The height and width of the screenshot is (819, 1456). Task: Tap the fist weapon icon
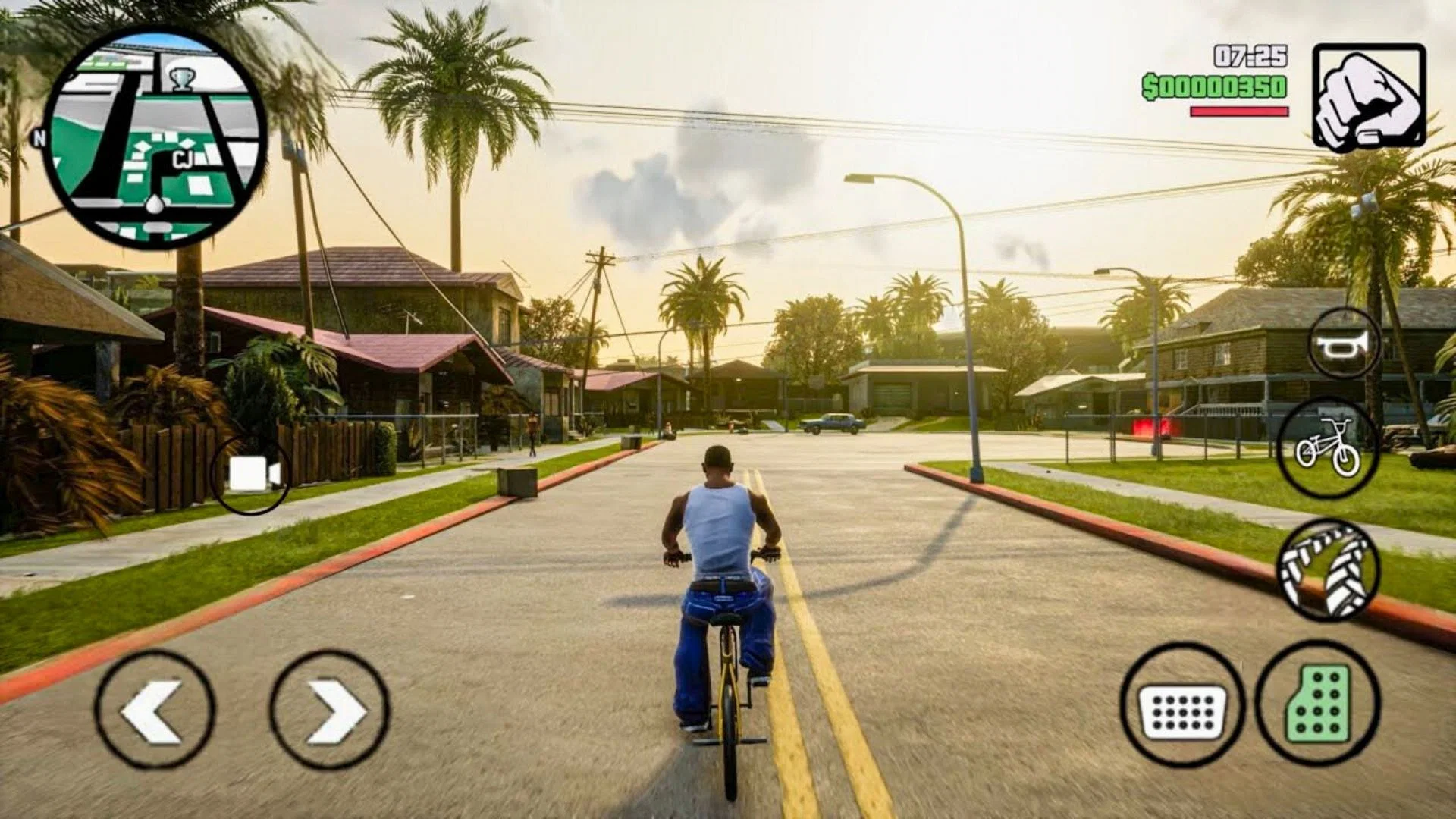pos(1369,98)
